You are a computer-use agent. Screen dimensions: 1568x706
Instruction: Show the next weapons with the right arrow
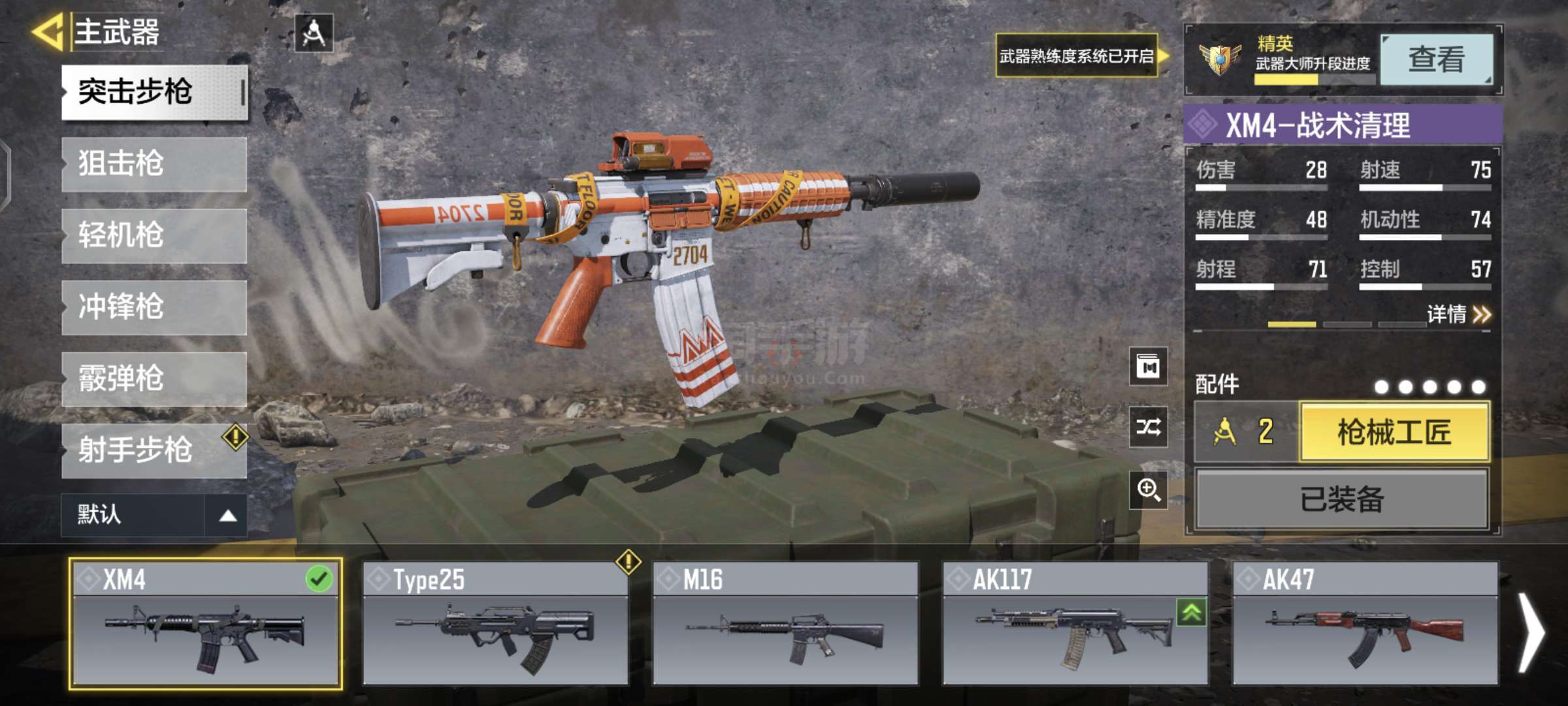(1531, 633)
